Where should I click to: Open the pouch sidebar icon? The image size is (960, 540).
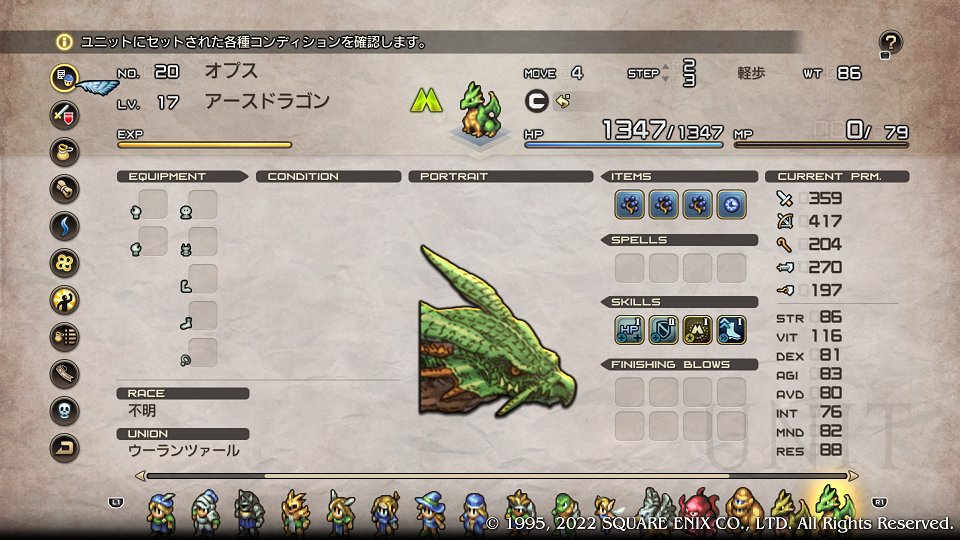(65, 151)
